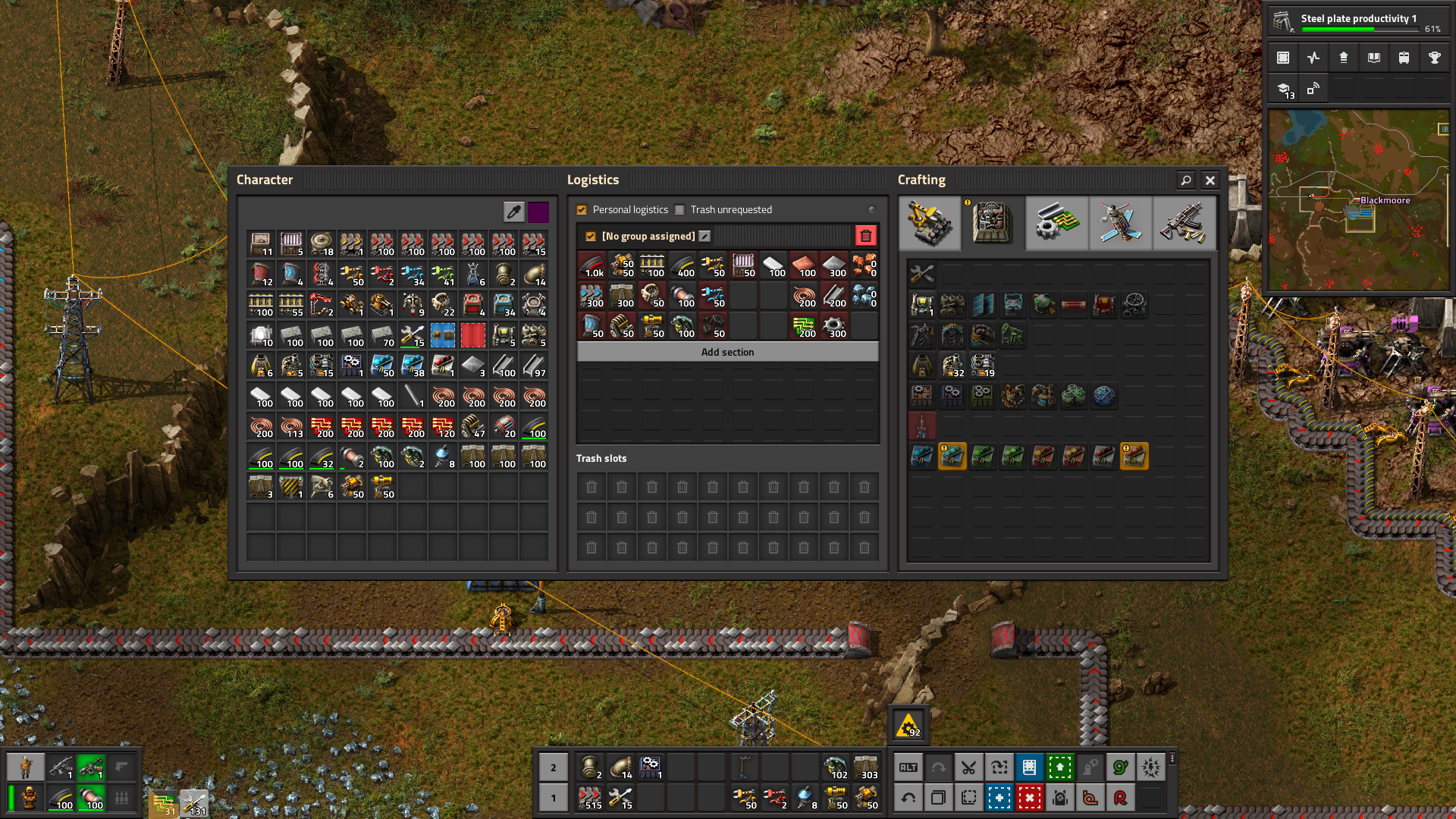Viewport: 1456px width, 819px height.
Task: Open the Intermediate products crafting tab
Action: point(1056,223)
